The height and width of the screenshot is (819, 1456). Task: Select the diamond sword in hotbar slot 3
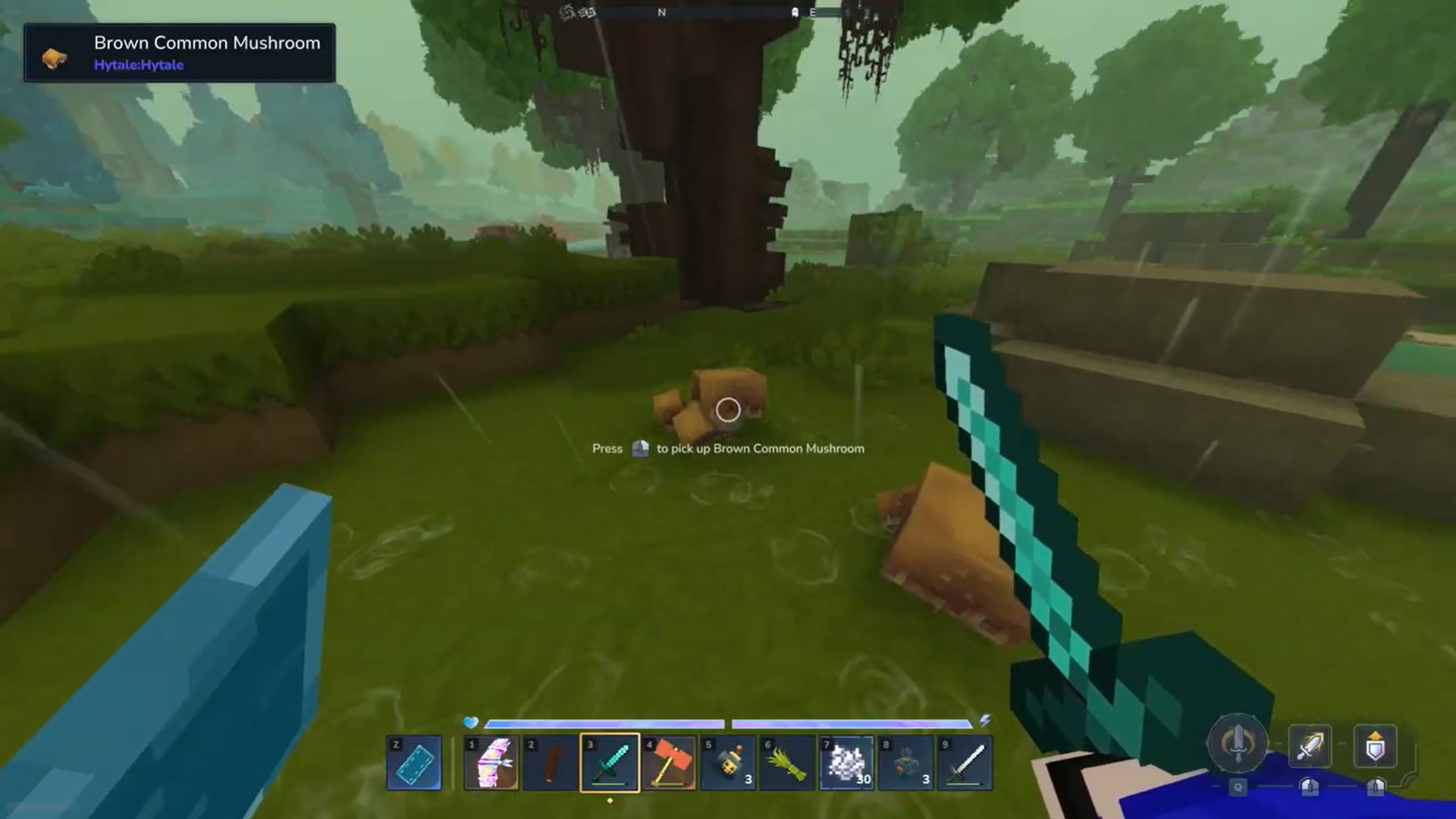pyautogui.click(x=610, y=762)
